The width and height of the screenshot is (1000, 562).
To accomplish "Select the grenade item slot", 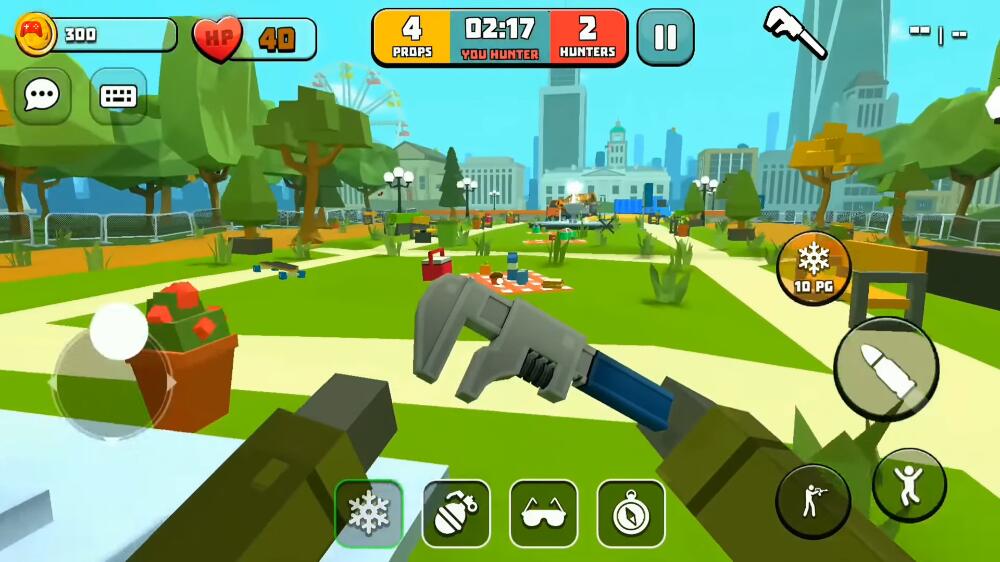I will point(456,514).
